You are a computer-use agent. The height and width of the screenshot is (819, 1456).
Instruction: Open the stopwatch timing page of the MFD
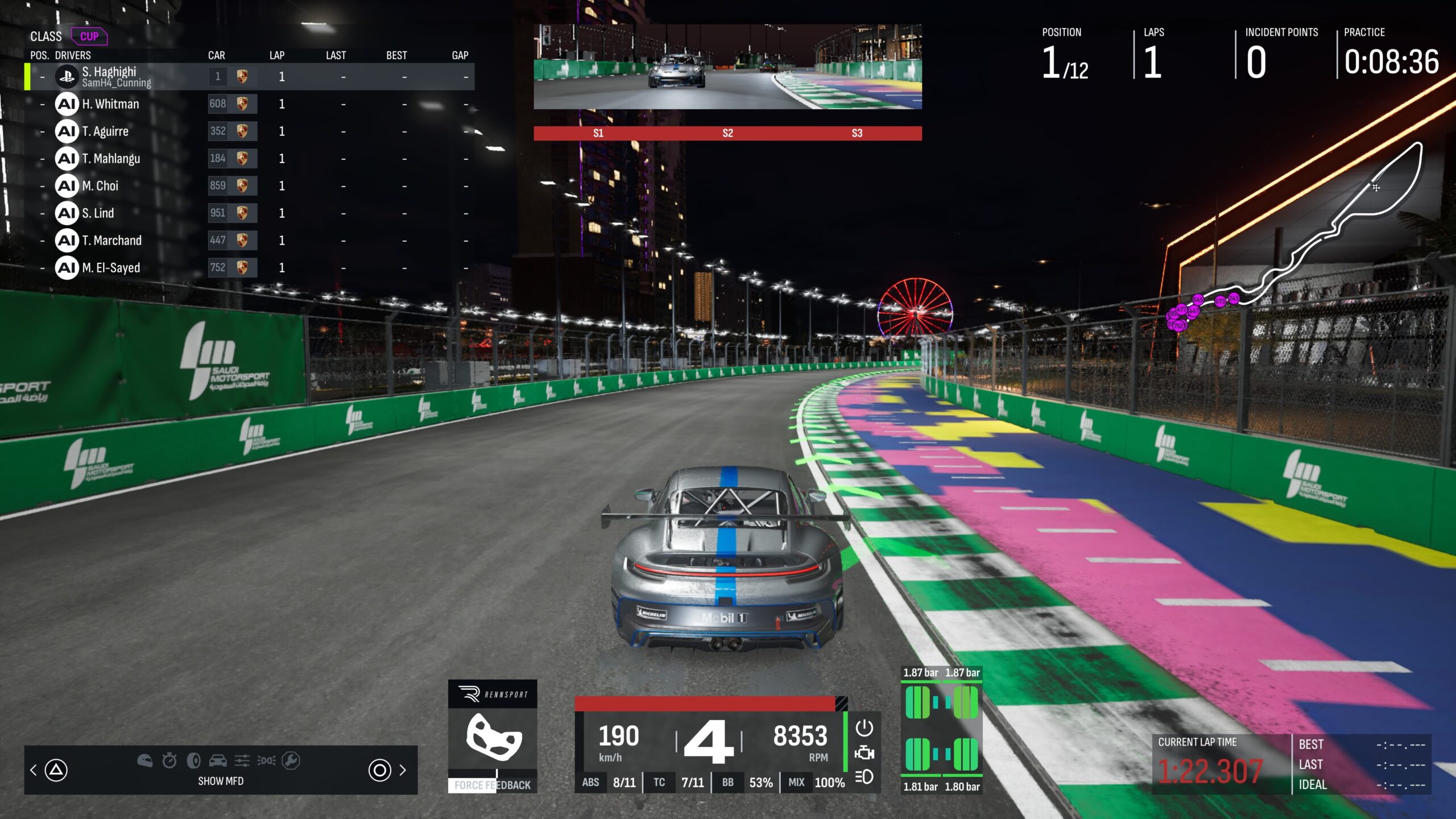168,761
